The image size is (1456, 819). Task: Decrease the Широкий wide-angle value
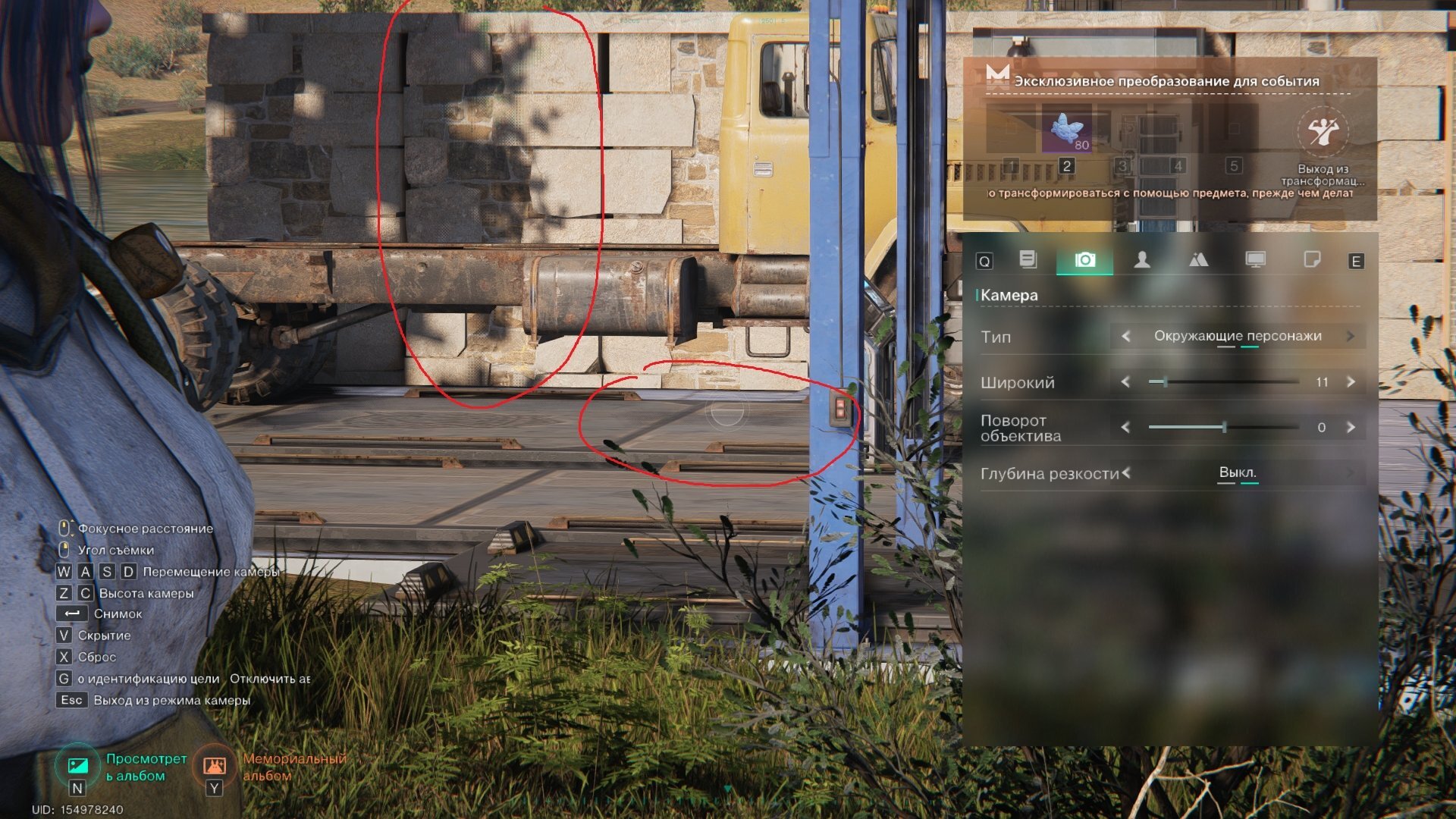pos(1125,381)
